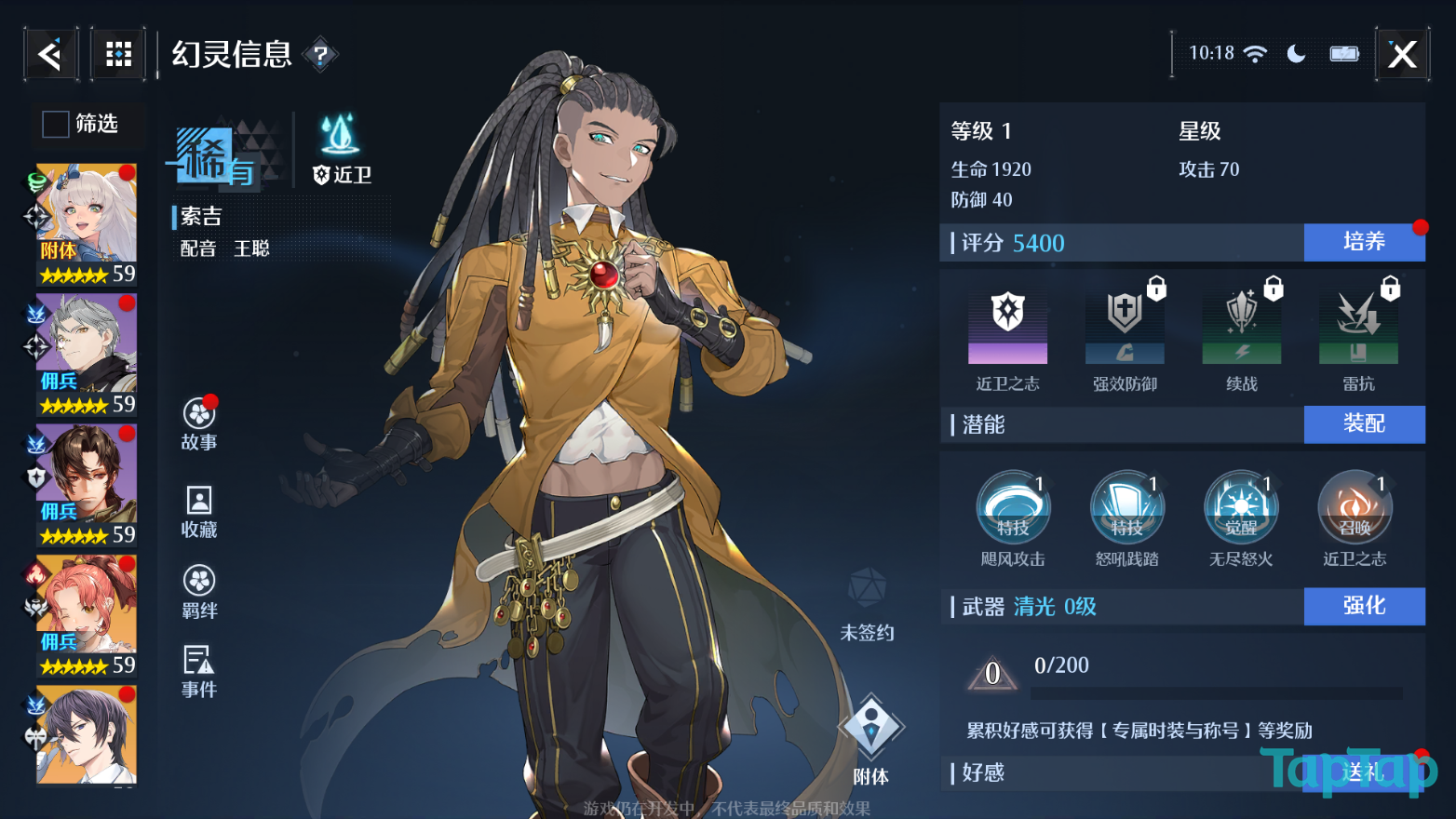
Task: Select the 近卫之志 potential icon
Action: [x=1007, y=328]
